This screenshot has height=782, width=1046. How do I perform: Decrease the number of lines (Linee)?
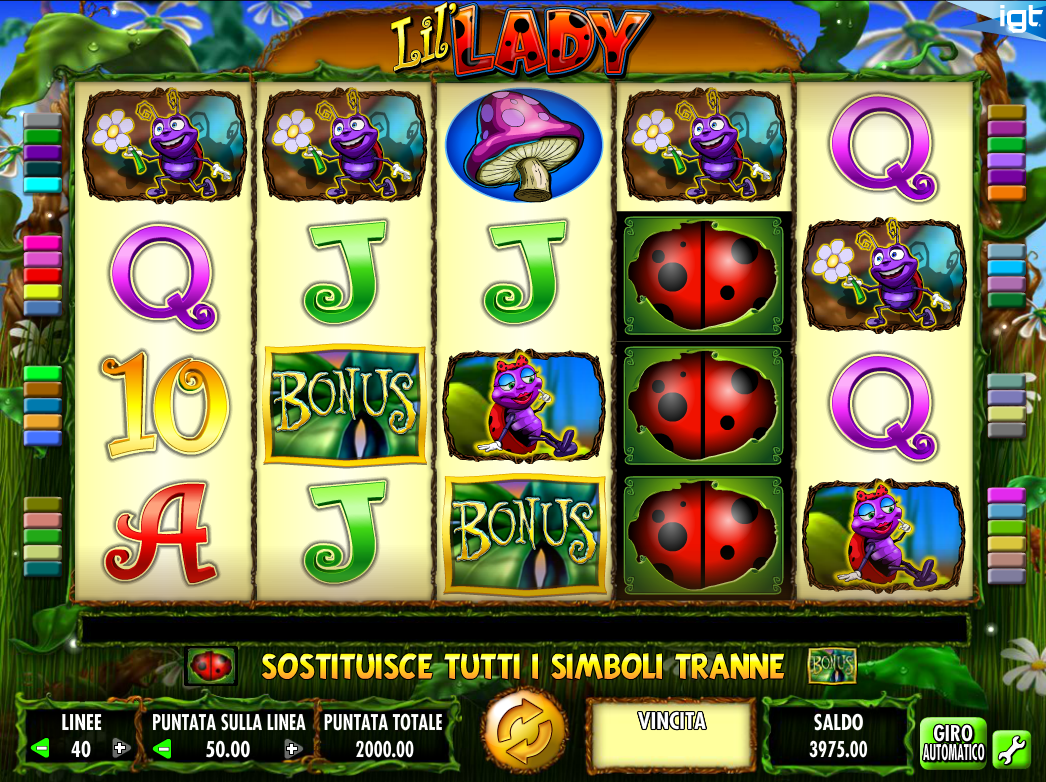point(41,748)
